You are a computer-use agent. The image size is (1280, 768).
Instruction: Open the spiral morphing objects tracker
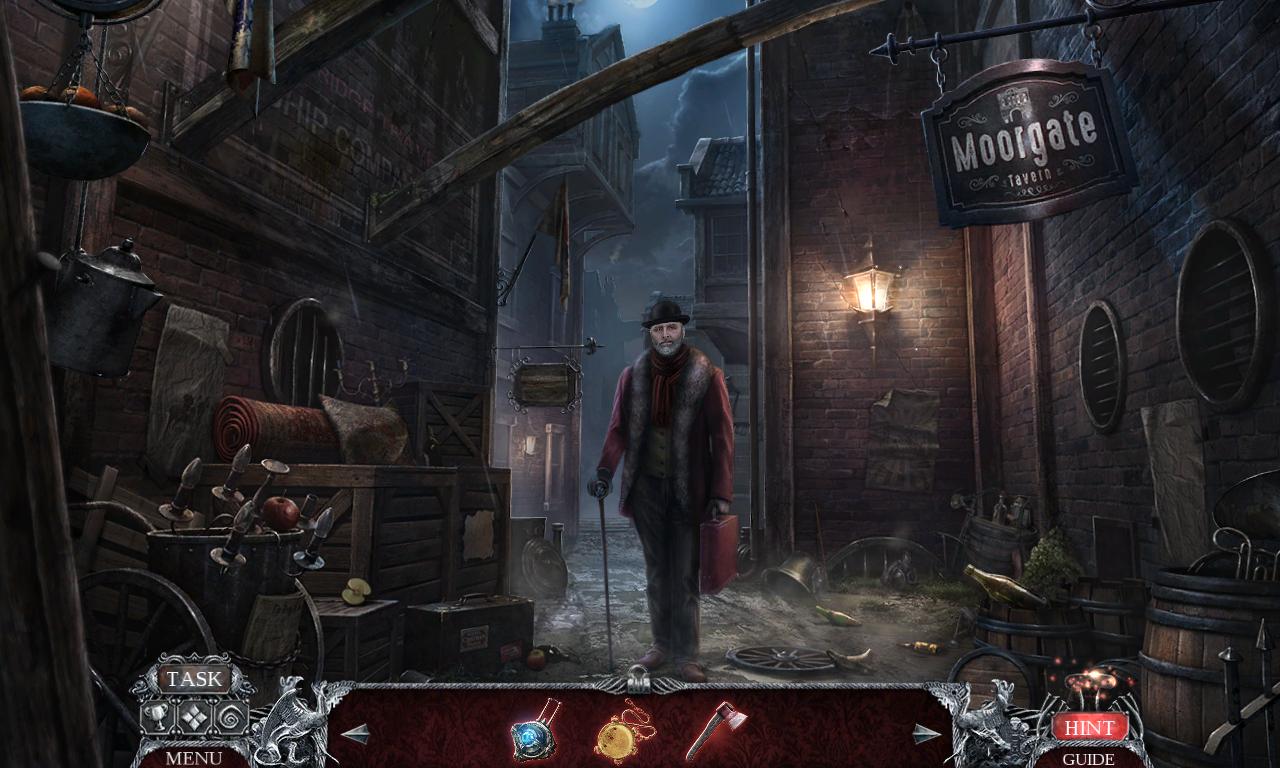230,715
